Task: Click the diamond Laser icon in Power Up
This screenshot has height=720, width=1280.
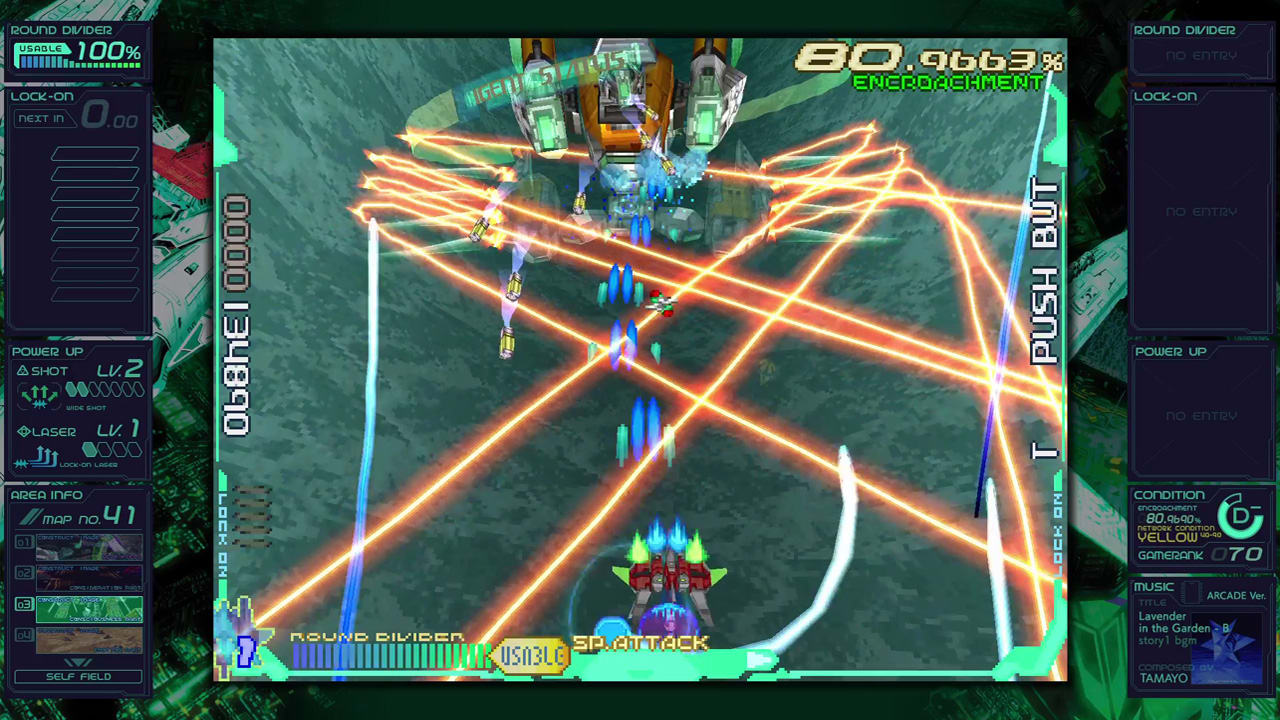Action: (22, 431)
